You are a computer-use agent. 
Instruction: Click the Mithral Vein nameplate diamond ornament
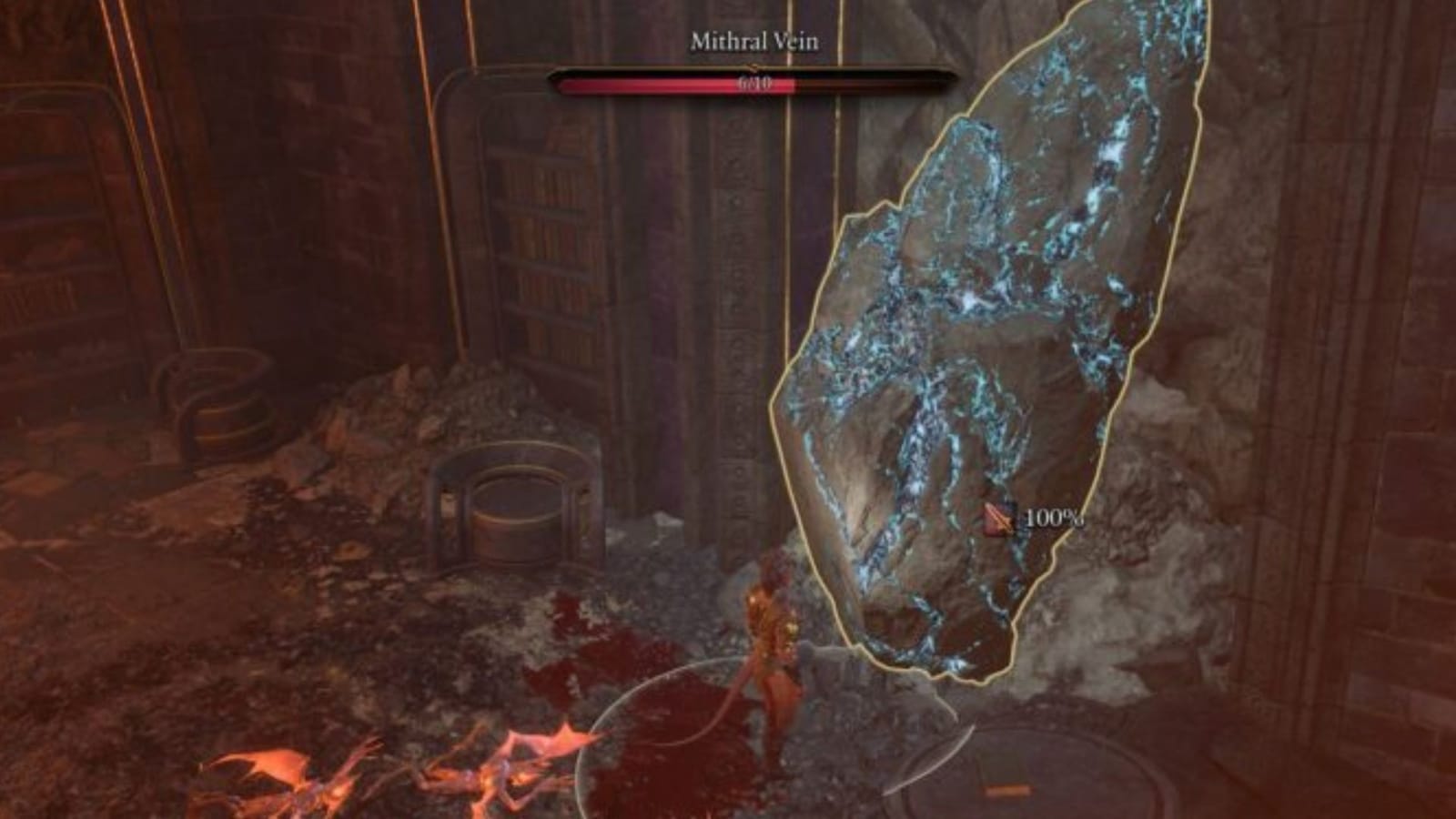point(751,66)
